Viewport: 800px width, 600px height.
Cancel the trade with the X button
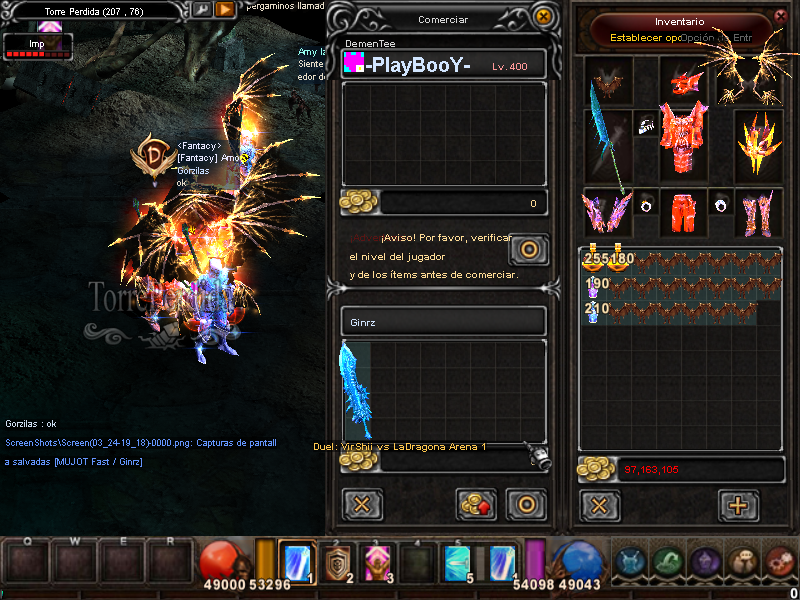pos(362,505)
